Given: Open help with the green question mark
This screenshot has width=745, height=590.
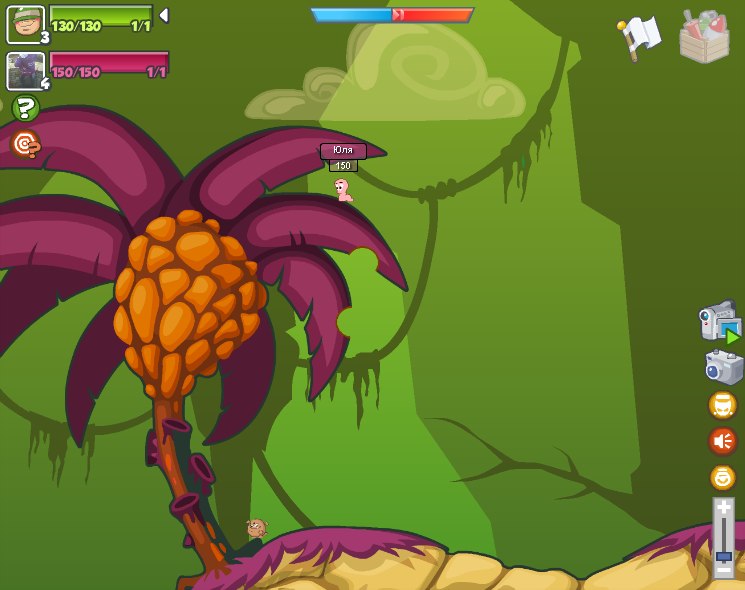Looking at the screenshot, I should tap(25, 108).
